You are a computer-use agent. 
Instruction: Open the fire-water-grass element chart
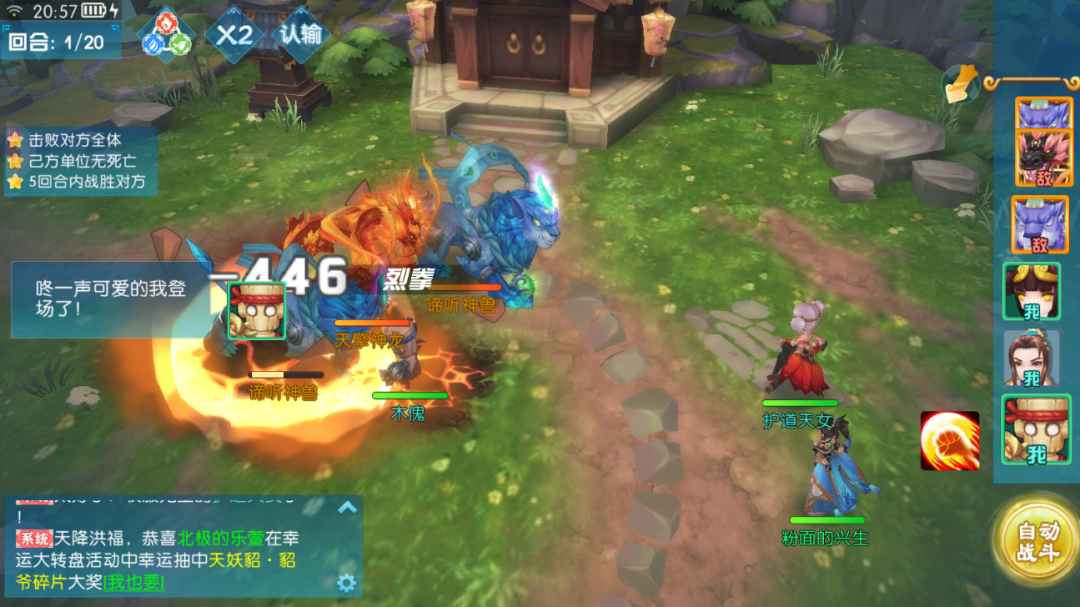click(x=166, y=35)
